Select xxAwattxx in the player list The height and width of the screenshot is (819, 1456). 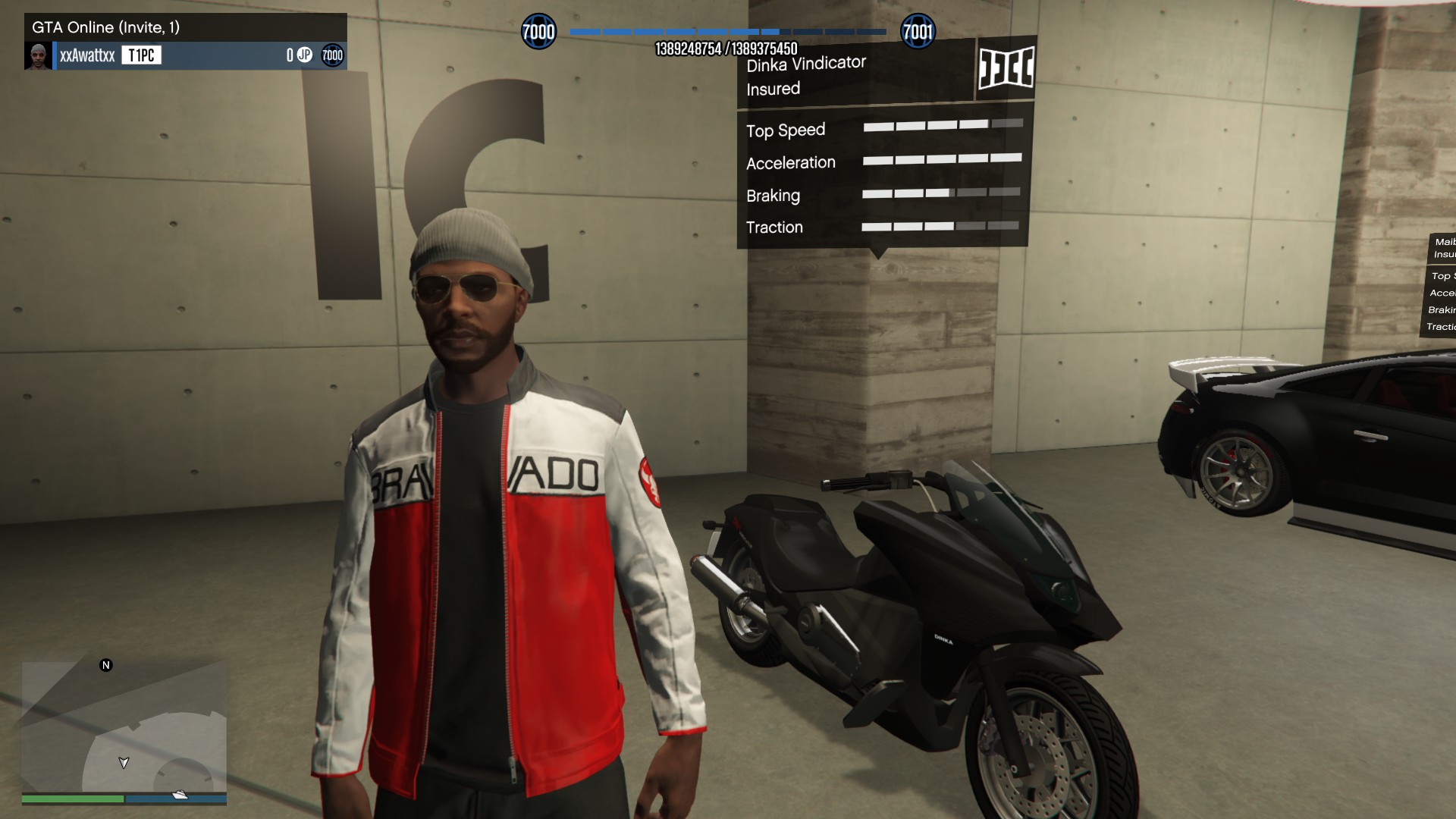point(87,55)
